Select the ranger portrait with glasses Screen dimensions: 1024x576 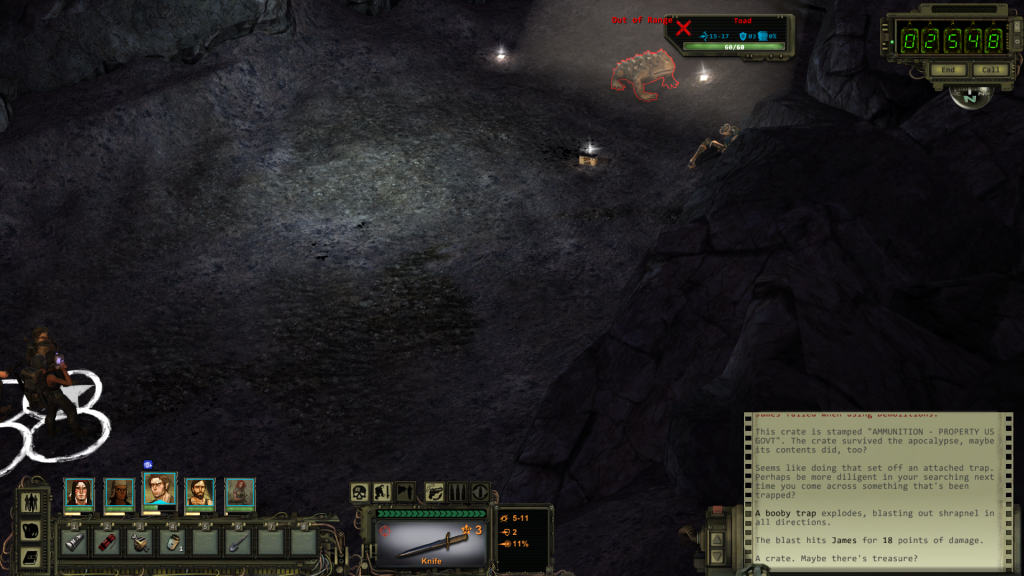pos(159,490)
